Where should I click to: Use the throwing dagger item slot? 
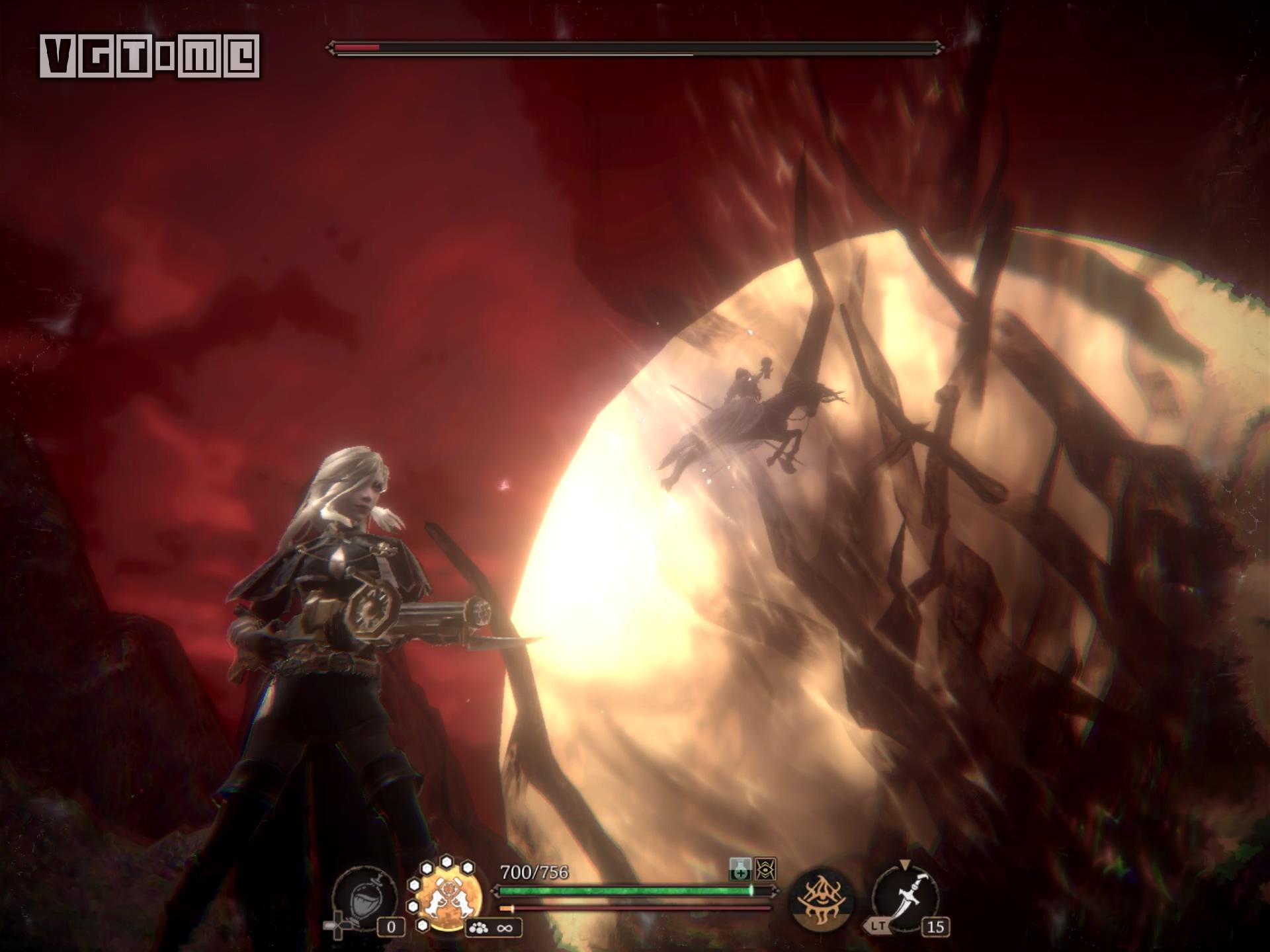(x=906, y=898)
